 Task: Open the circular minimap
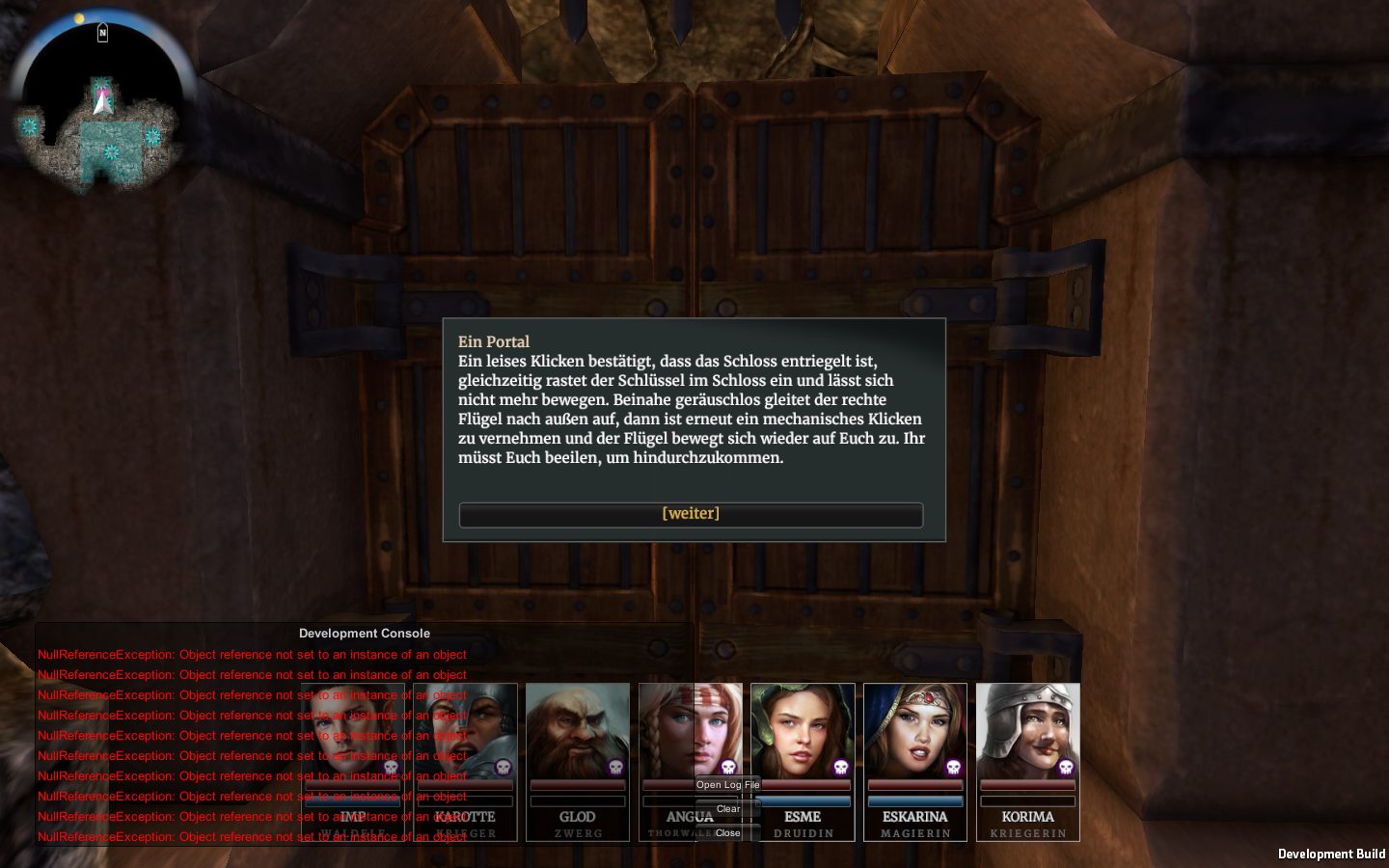click(x=101, y=104)
